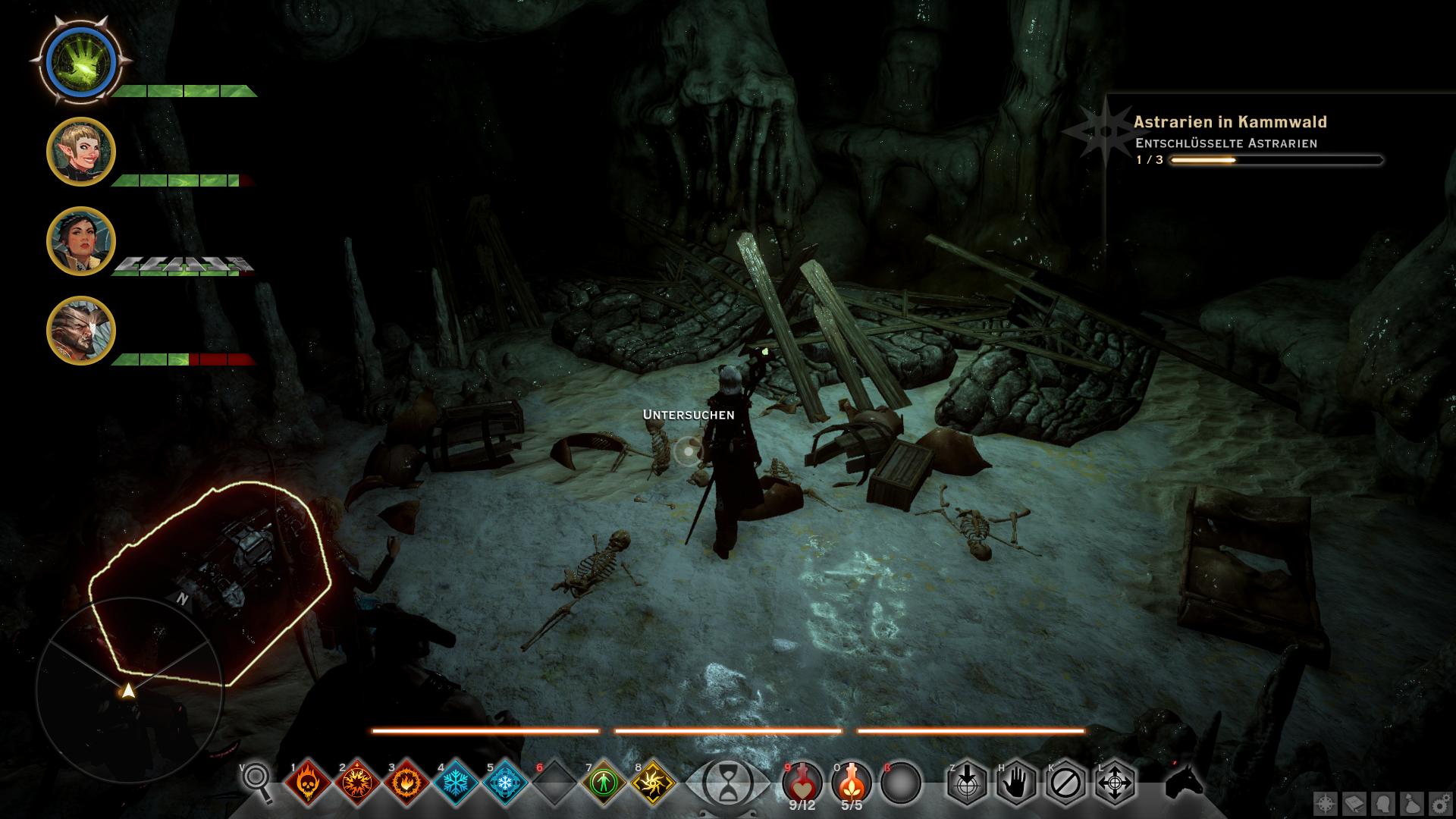Screen dimensions: 1456x819
Task: Open the Astrarien in Kammwald quest tracker
Action: point(1229,122)
